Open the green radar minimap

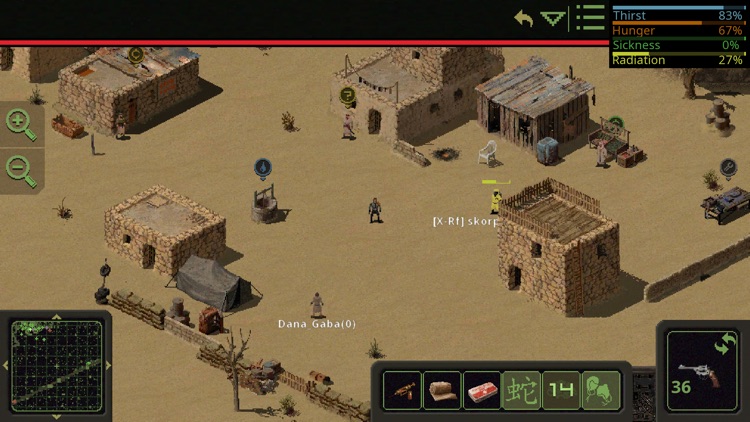click(x=55, y=365)
